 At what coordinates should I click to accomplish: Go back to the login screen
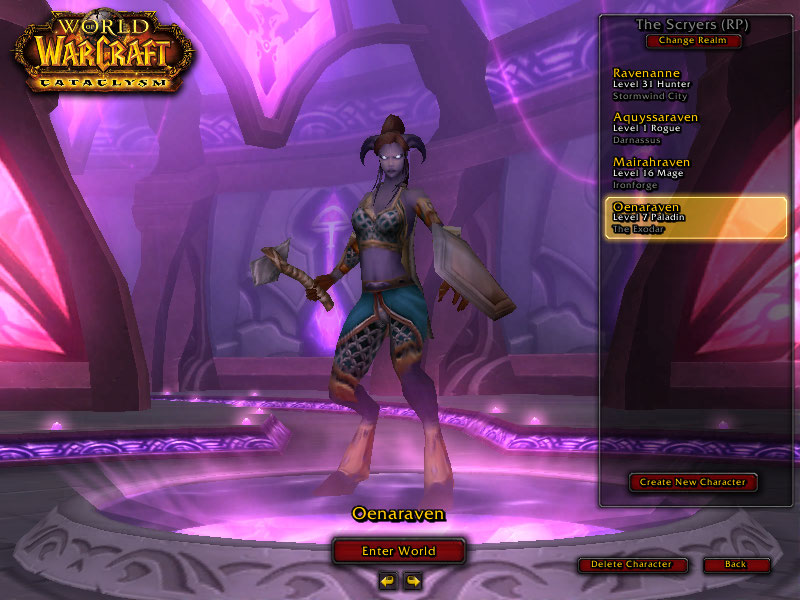[736, 564]
